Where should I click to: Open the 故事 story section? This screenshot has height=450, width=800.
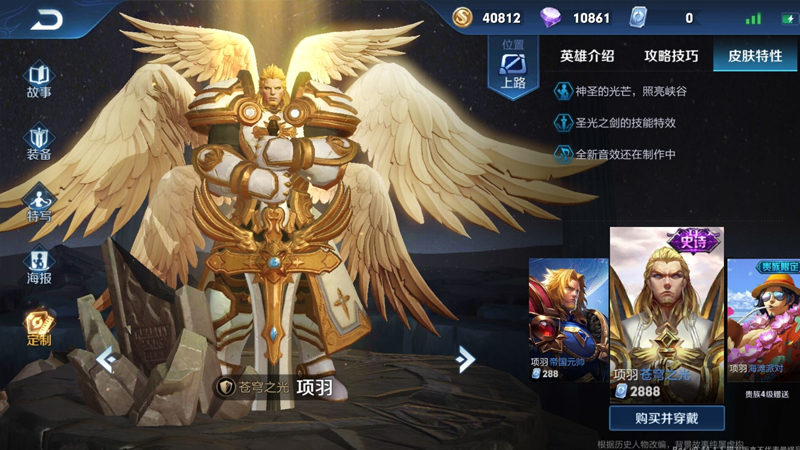click(x=39, y=80)
